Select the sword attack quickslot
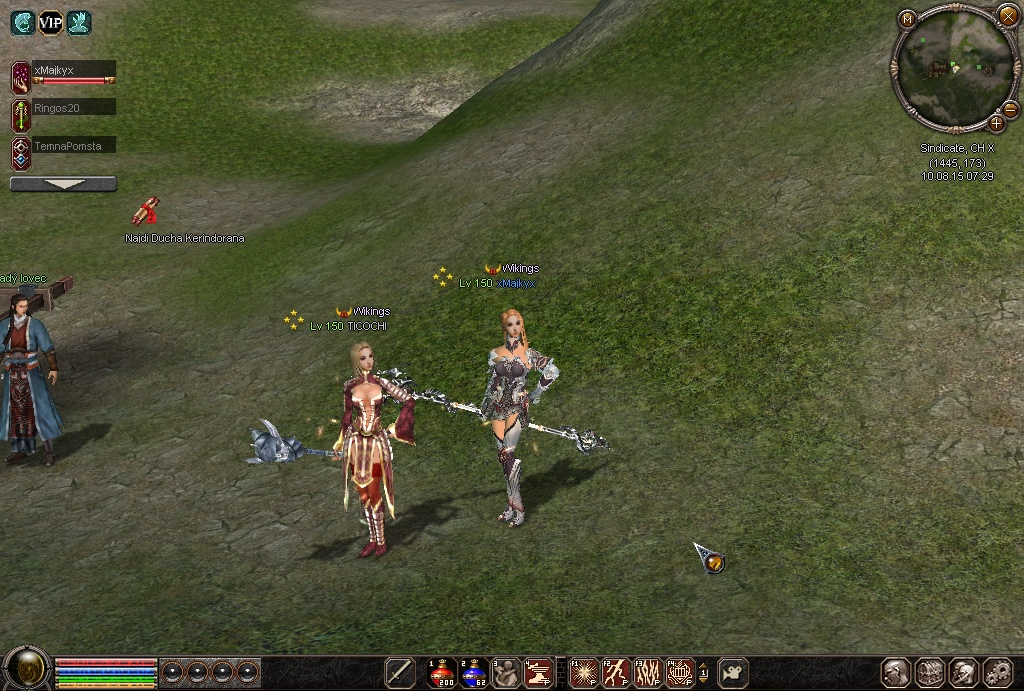This screenshot has height=691, width=1024. click(400, 672)
